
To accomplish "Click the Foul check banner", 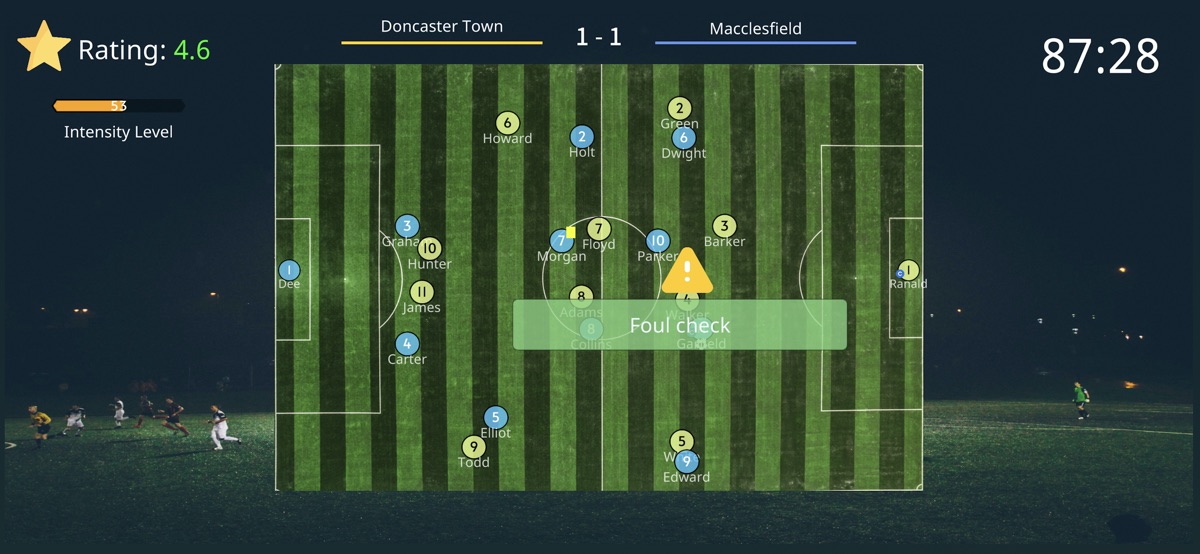I will [x=679, y=325].
